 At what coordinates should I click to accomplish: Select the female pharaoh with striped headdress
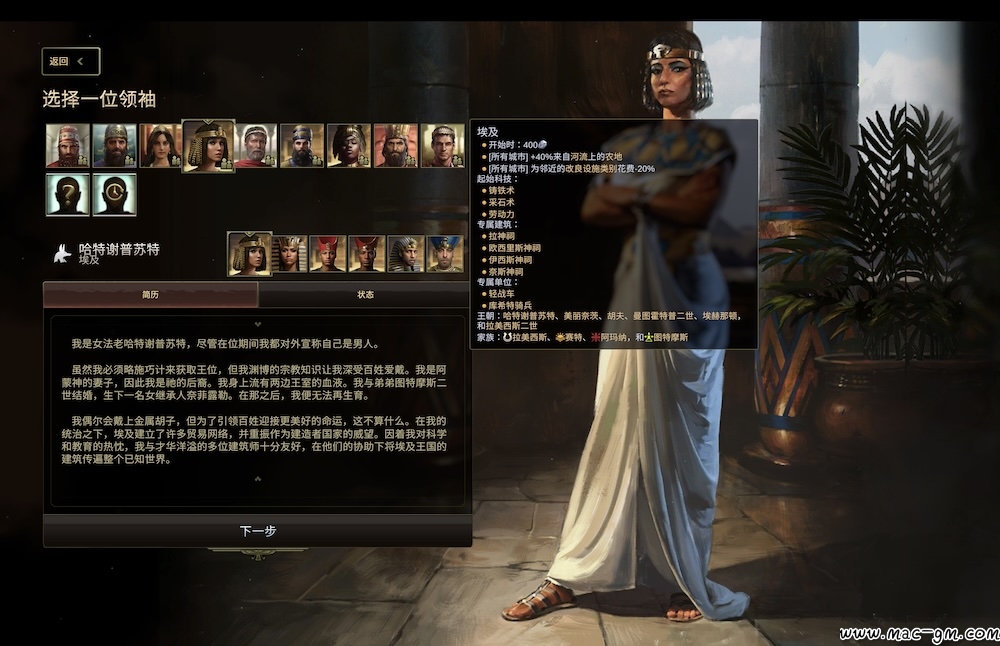tap(289, 254)
